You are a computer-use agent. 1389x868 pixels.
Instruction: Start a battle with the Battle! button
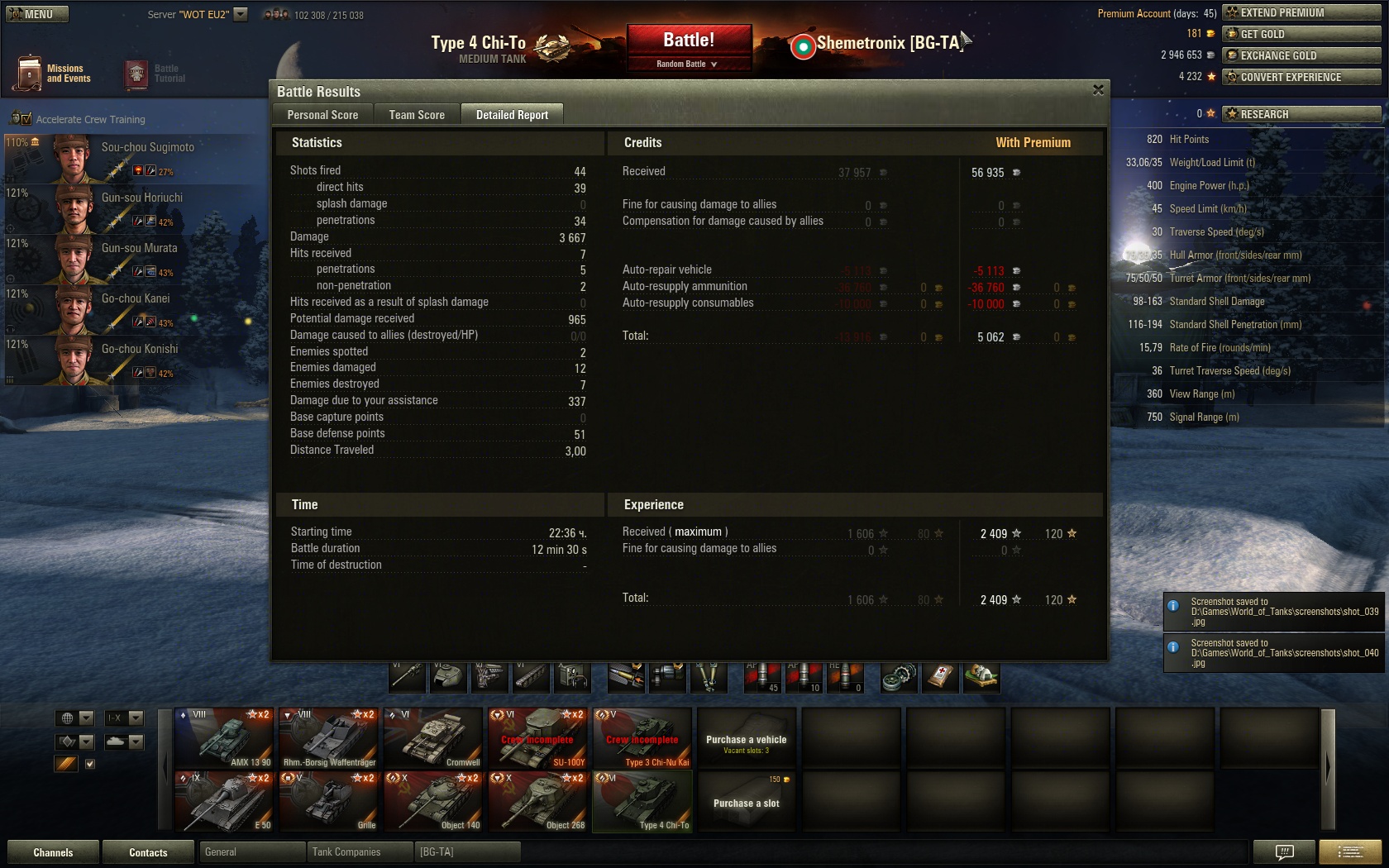[689, 41]
